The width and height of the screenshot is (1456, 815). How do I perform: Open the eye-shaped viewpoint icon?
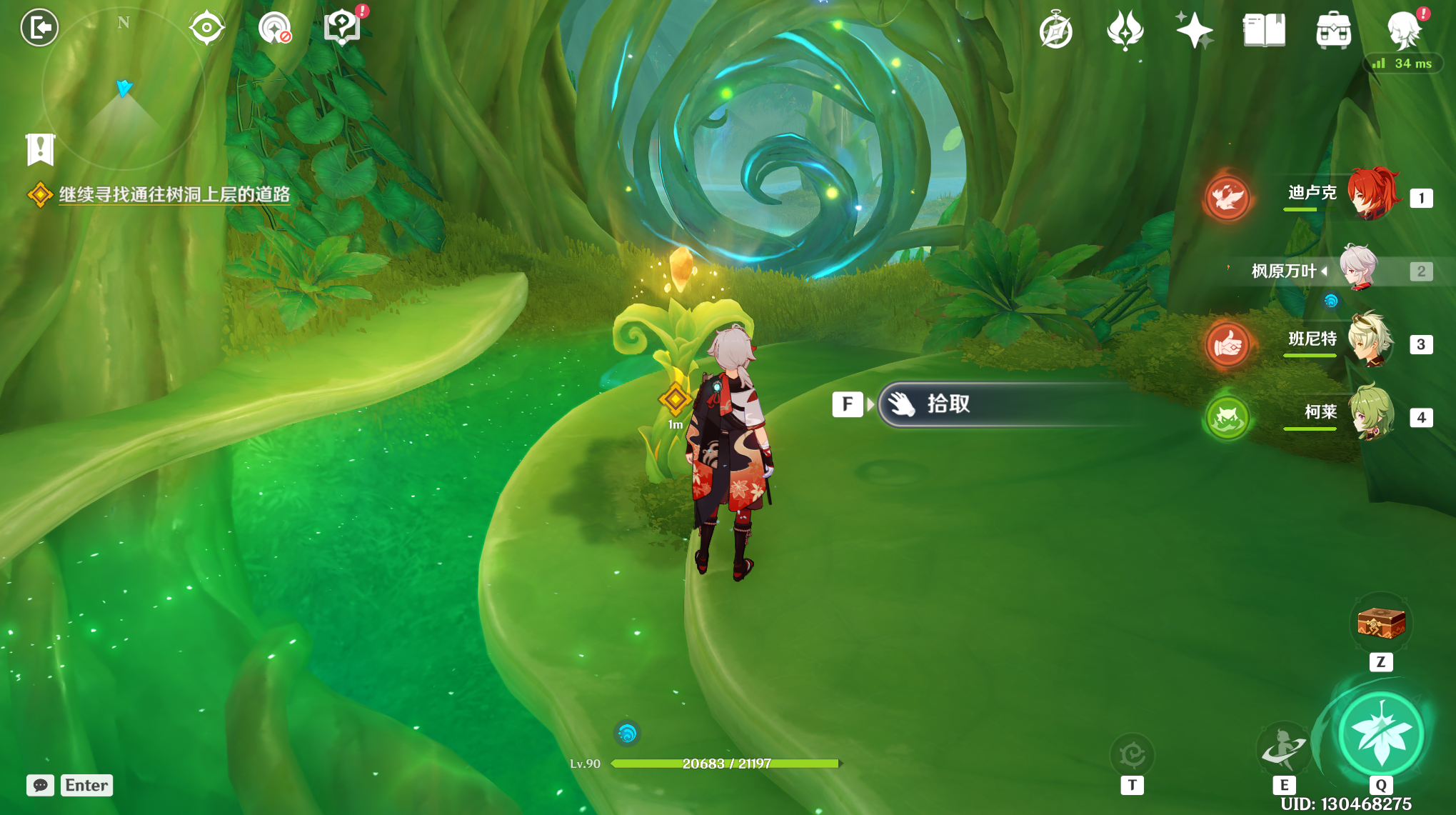click(206, 28)
